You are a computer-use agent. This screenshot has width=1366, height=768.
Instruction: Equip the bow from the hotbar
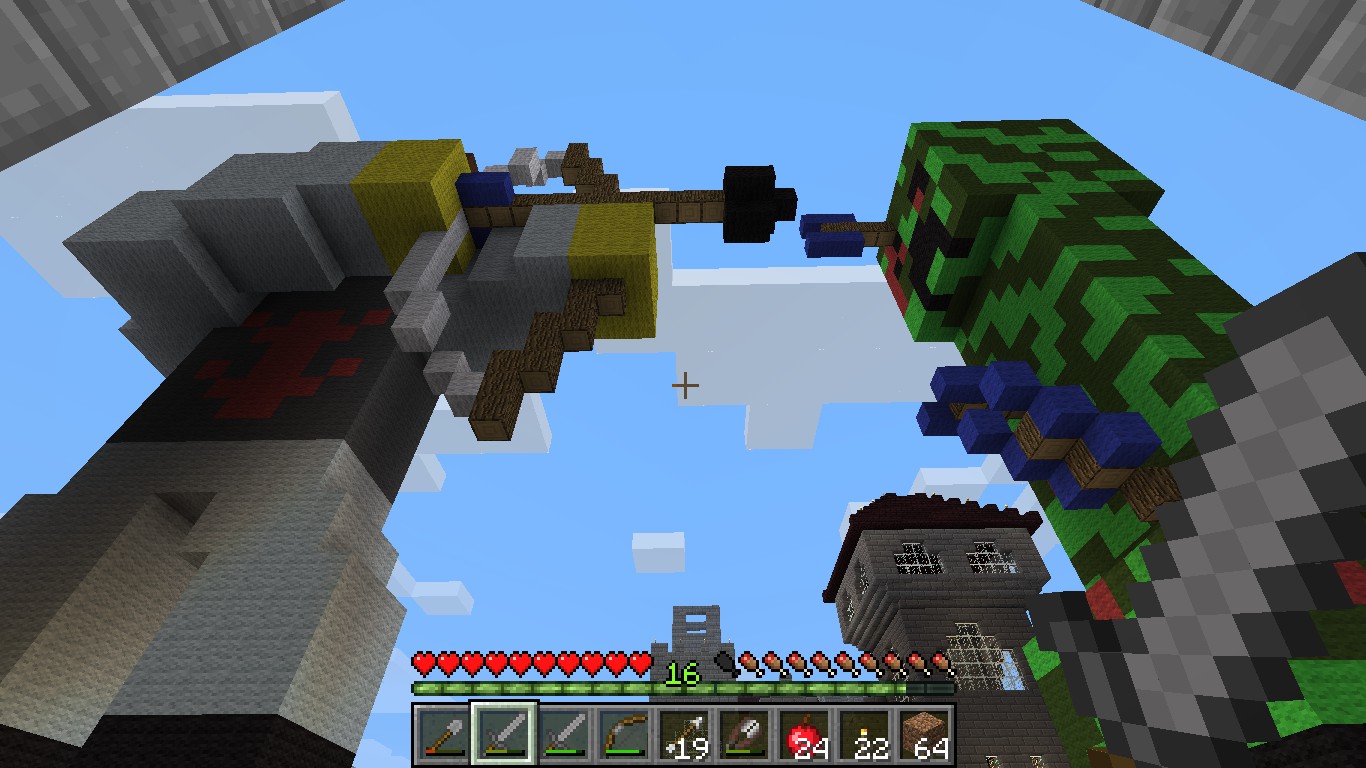click(x=622, y=735)
